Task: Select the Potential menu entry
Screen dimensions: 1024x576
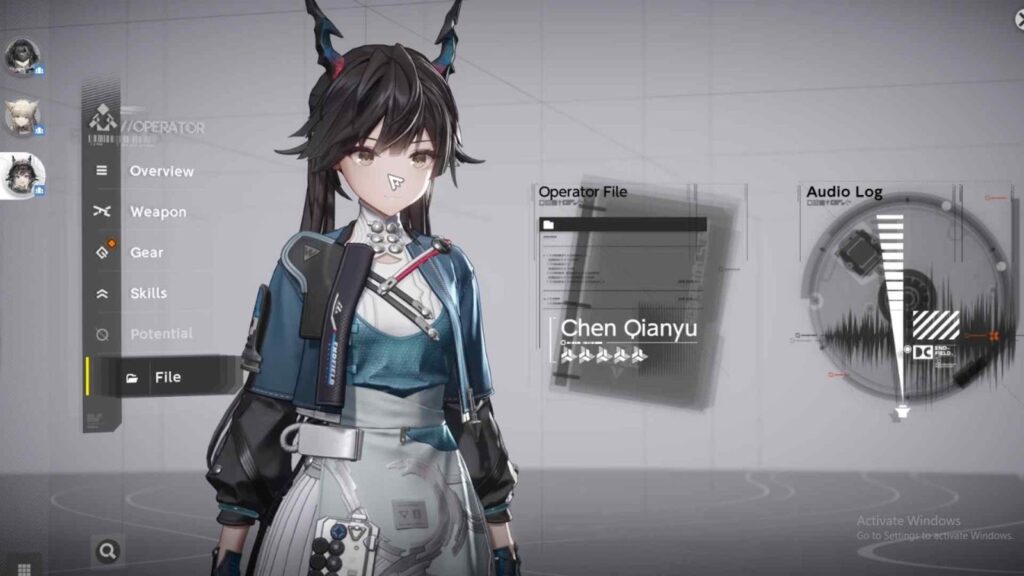Action: [x=160, y=334]
